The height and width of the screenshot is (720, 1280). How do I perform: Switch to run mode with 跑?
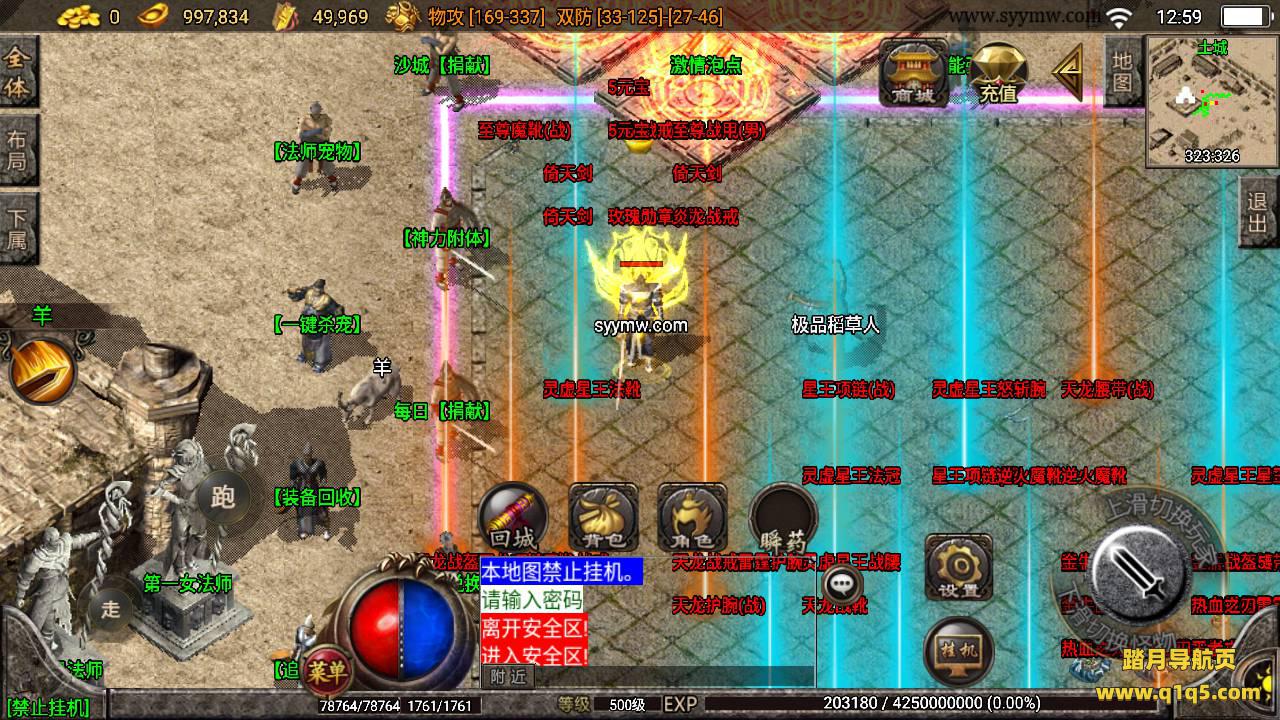click(223, 497)
